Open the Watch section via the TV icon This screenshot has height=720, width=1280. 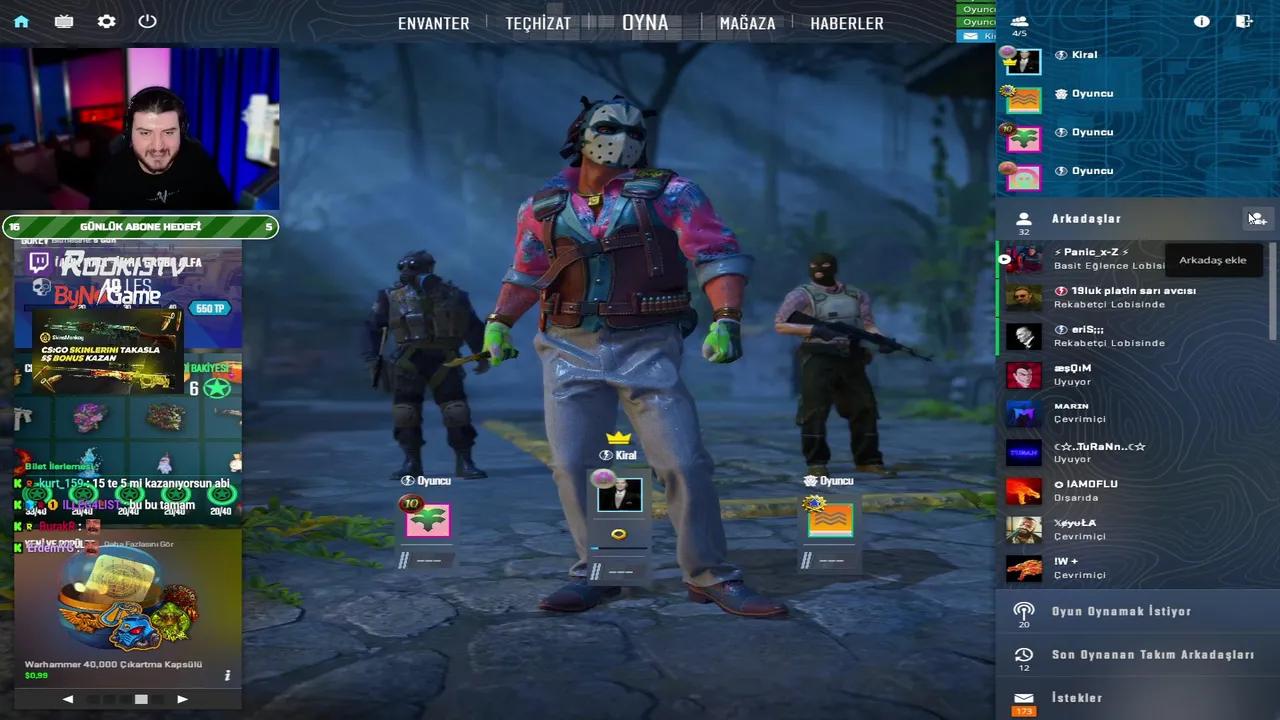pos(63,20)
